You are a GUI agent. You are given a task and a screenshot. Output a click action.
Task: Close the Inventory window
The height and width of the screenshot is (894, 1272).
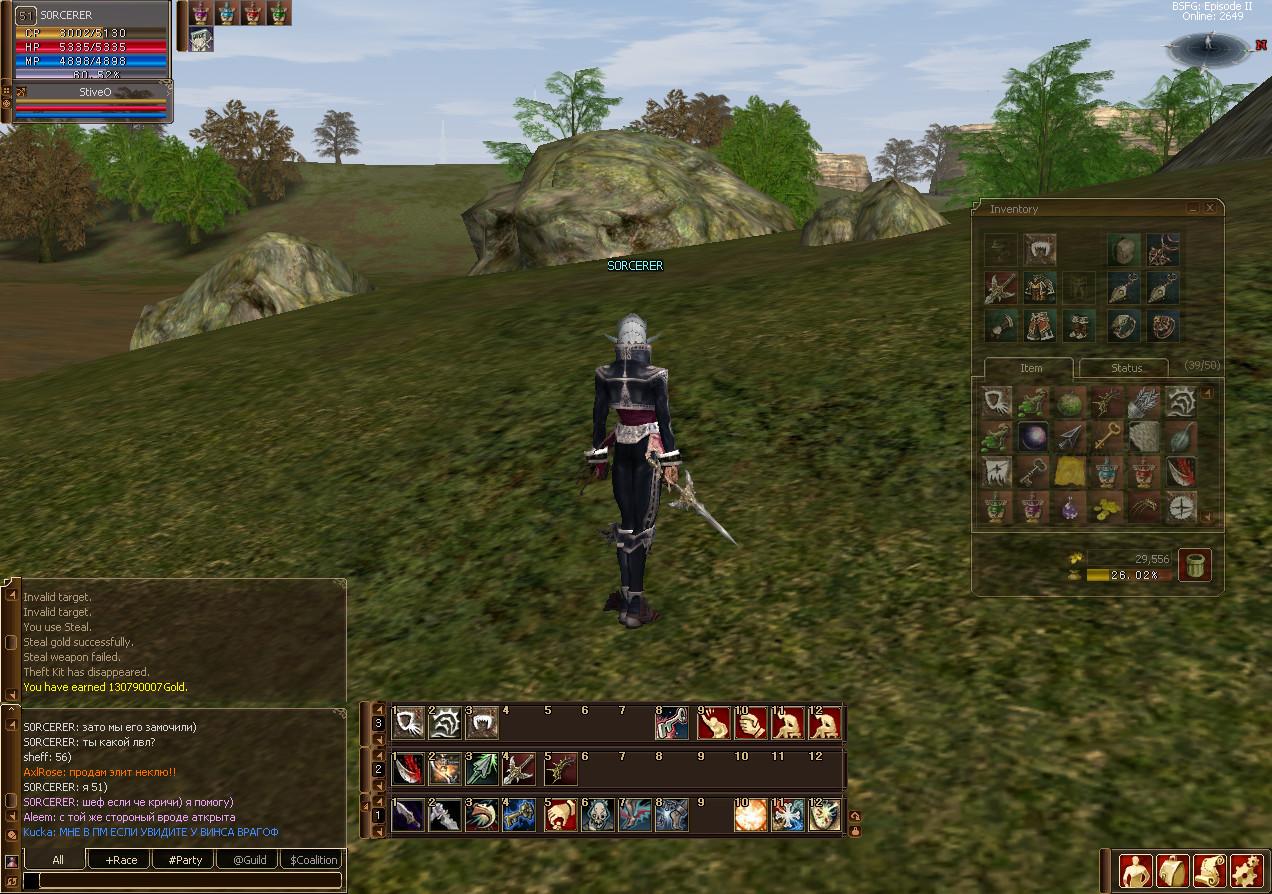tap(1210, 208)
